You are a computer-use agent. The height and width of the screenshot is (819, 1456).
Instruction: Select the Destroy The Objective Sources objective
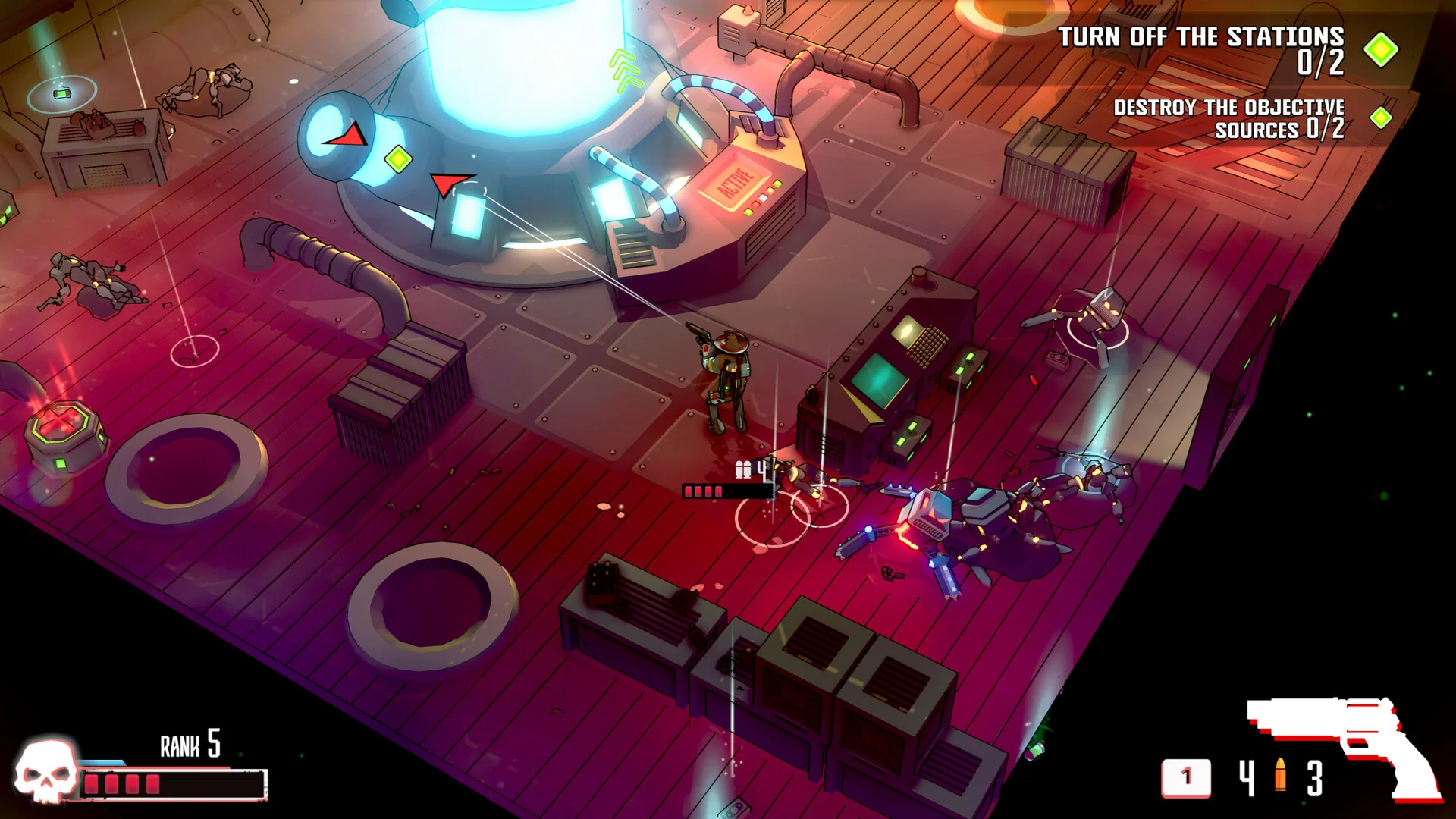(1228, 118)
